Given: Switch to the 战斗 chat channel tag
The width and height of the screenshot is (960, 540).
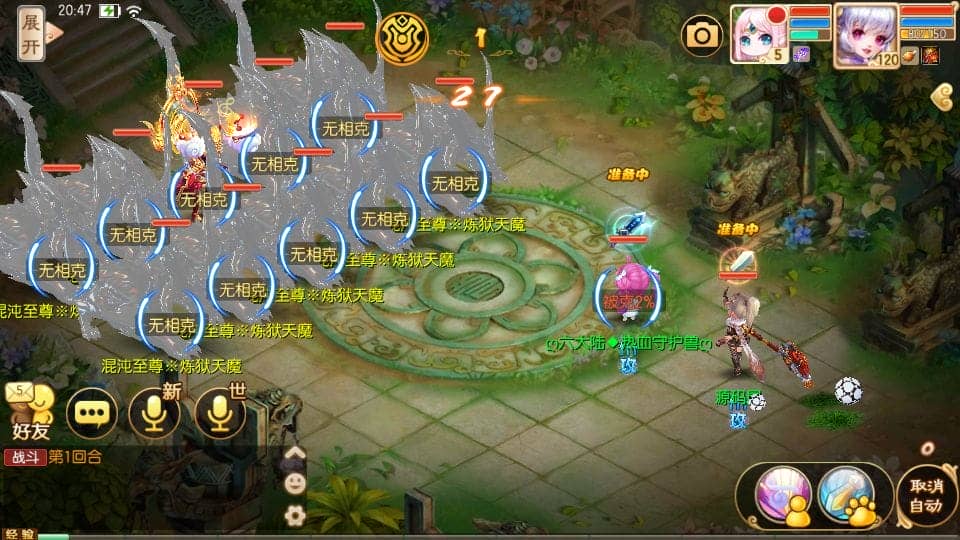Looking at the screenshot, I should tap(24, 458).
